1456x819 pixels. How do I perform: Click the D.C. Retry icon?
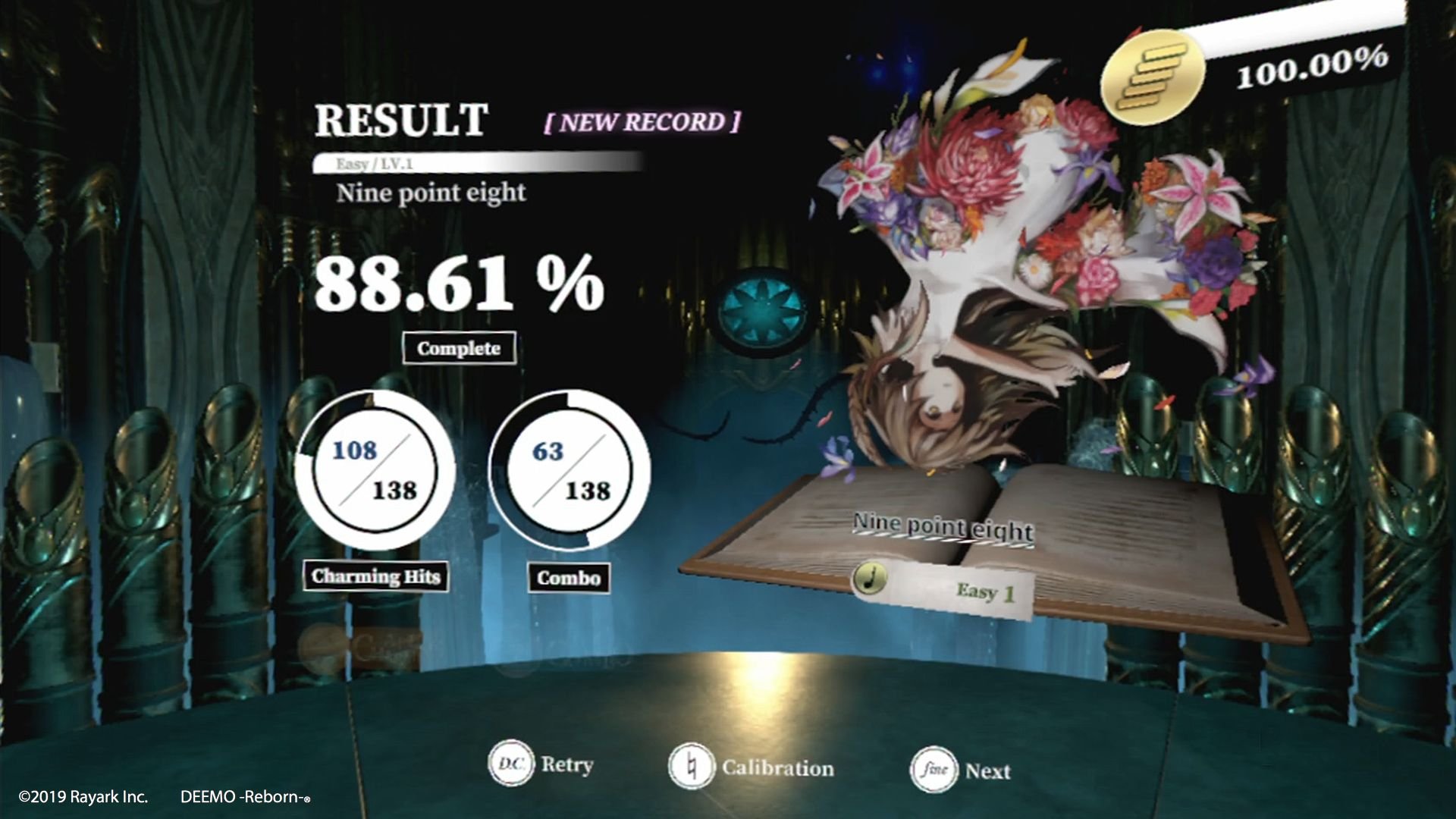click(x=513, y=764)
